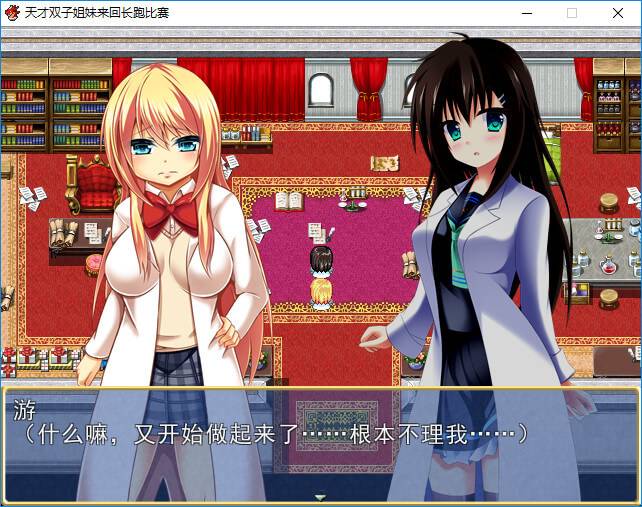The image size is (642, 507).
Task: Minimize the game window
Action: coord(526,13)
